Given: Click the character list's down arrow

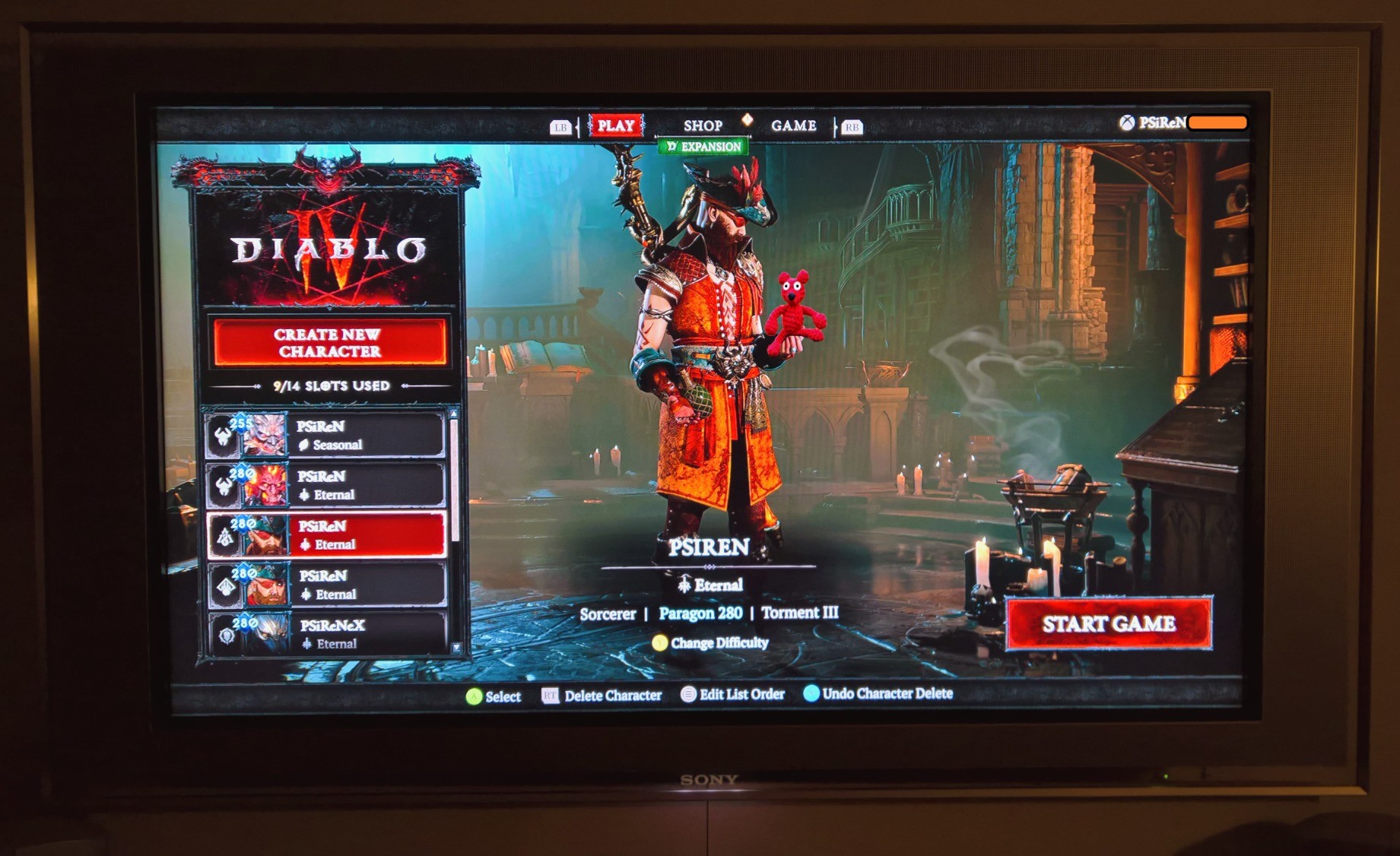Looking at the screenshot, I should tap(456, 648).
